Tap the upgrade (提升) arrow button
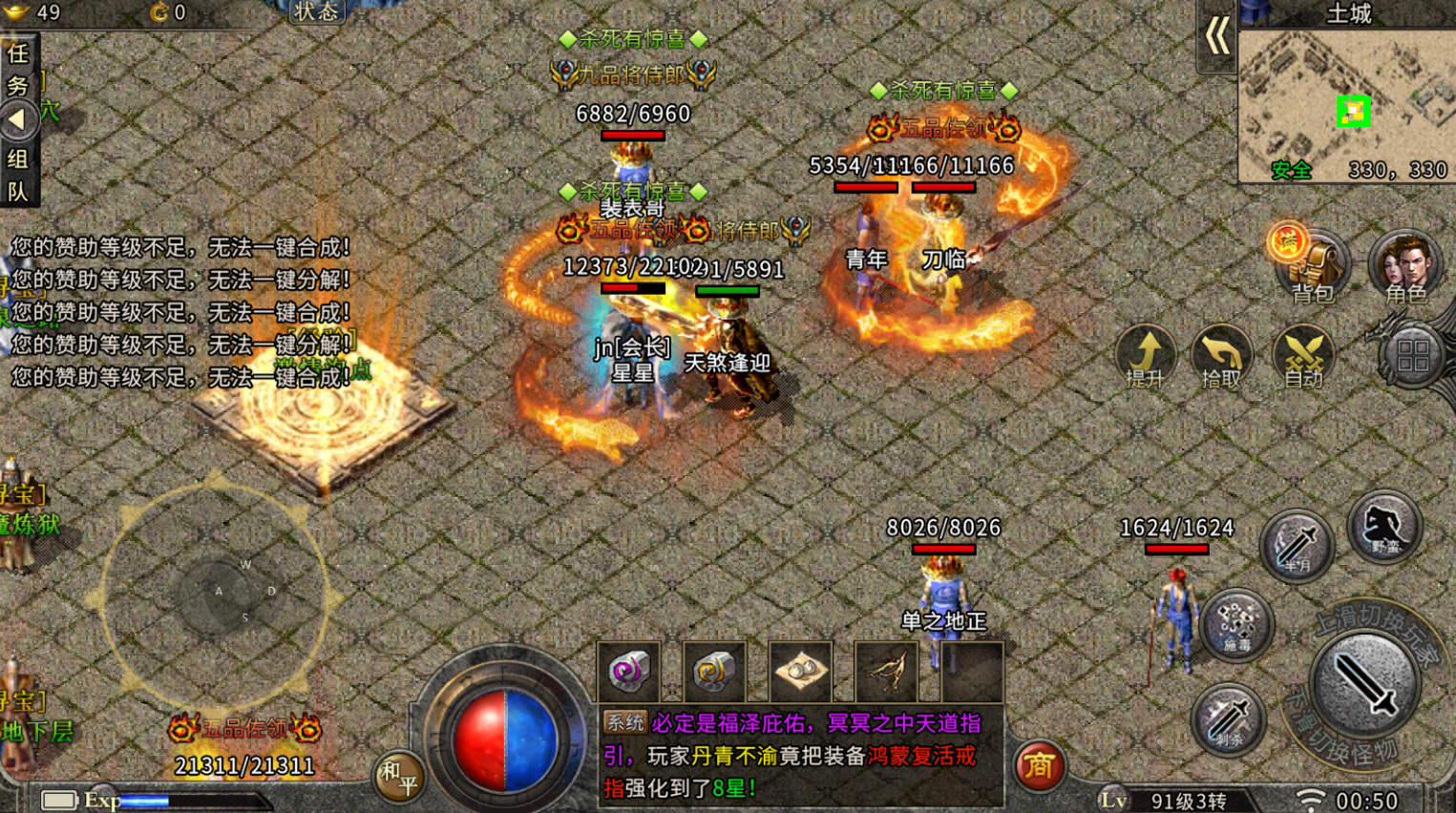The height and width of the screenshot is (813, 1456). (x=1145, y=357)
